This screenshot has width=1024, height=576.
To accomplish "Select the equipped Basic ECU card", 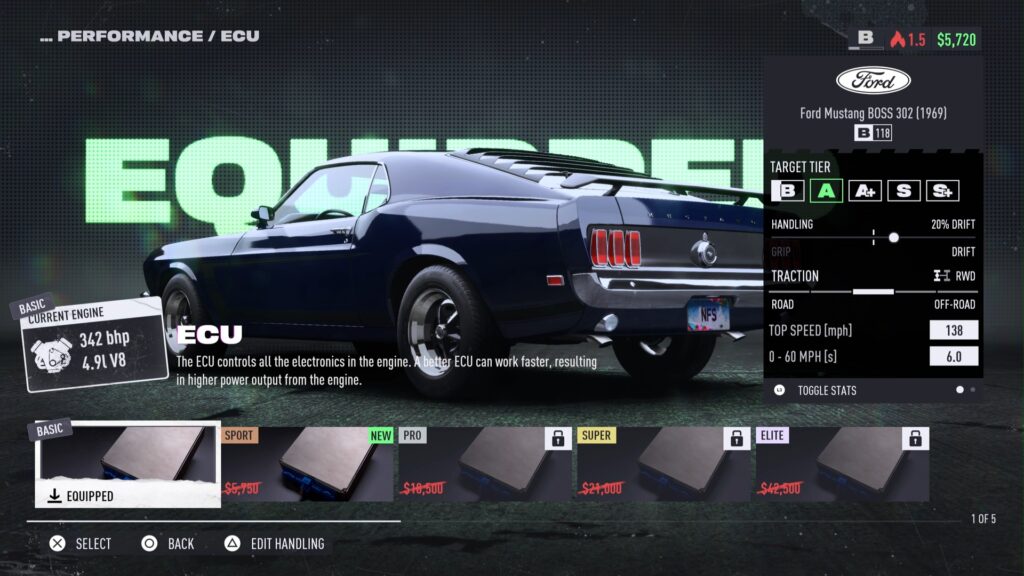I will point(128,465).
